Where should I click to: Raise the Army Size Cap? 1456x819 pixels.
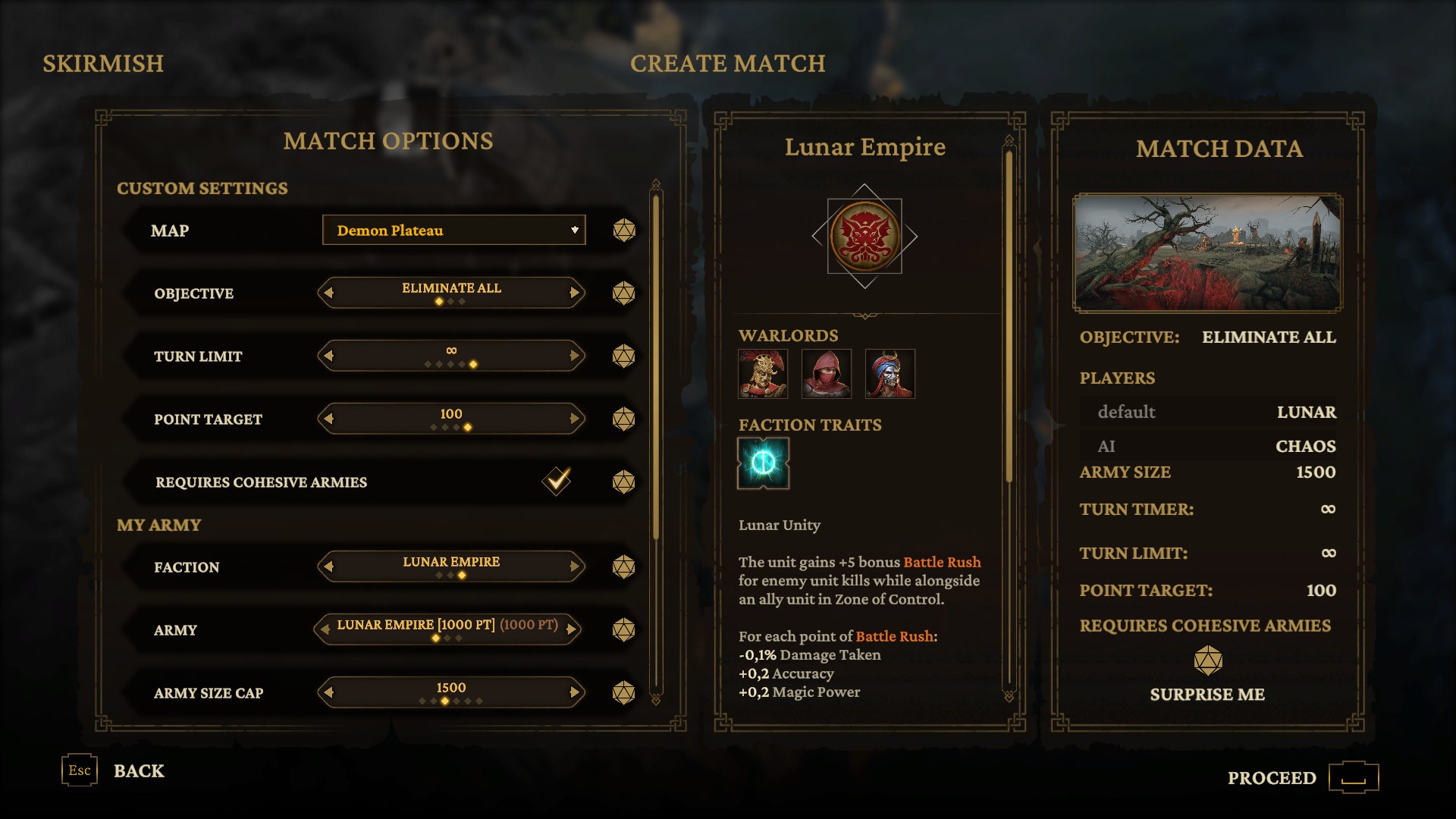[x=574, y=692]
